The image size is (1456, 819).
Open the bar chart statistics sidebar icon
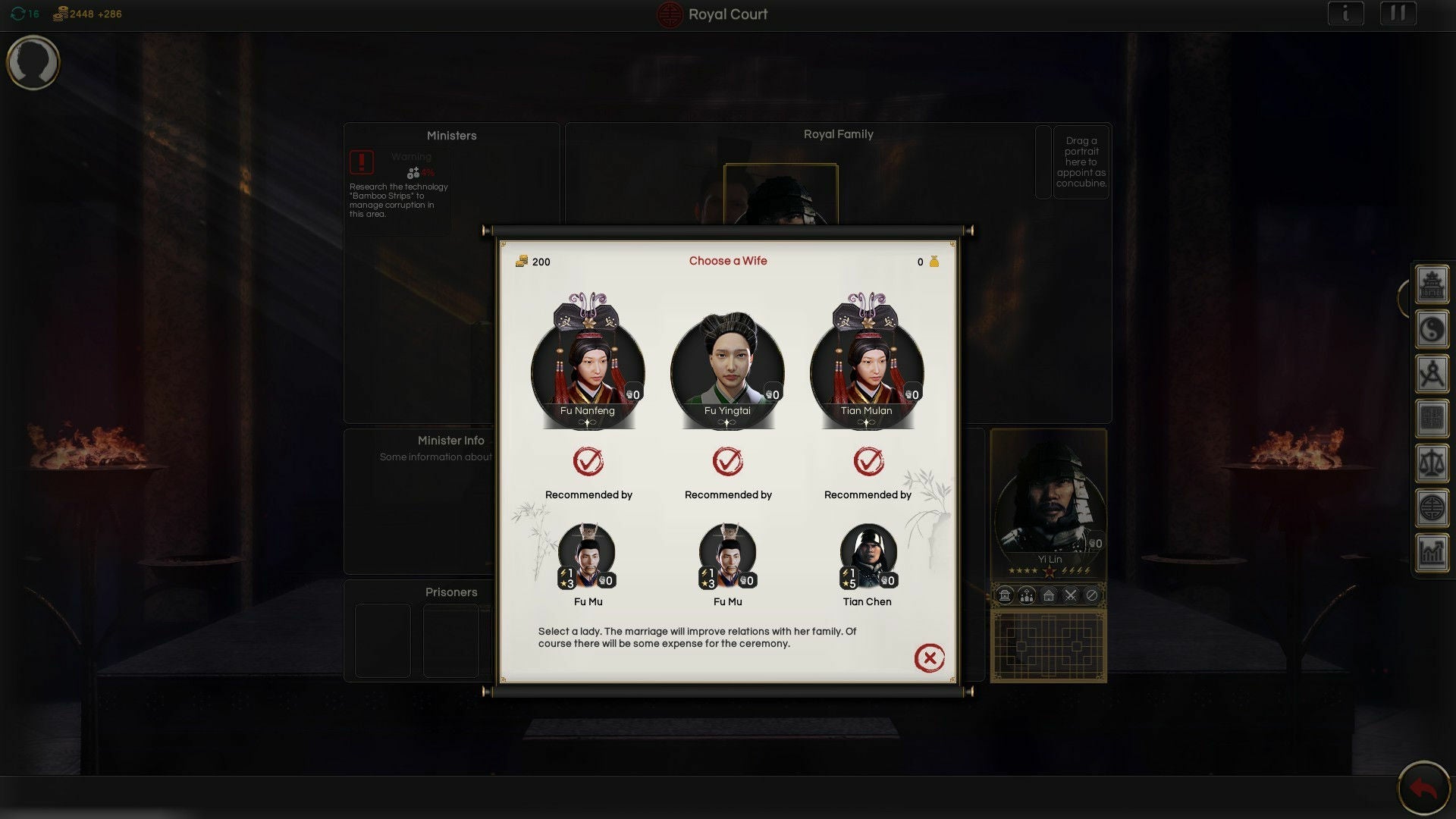pyautogui.click(x=1432, y=552)
